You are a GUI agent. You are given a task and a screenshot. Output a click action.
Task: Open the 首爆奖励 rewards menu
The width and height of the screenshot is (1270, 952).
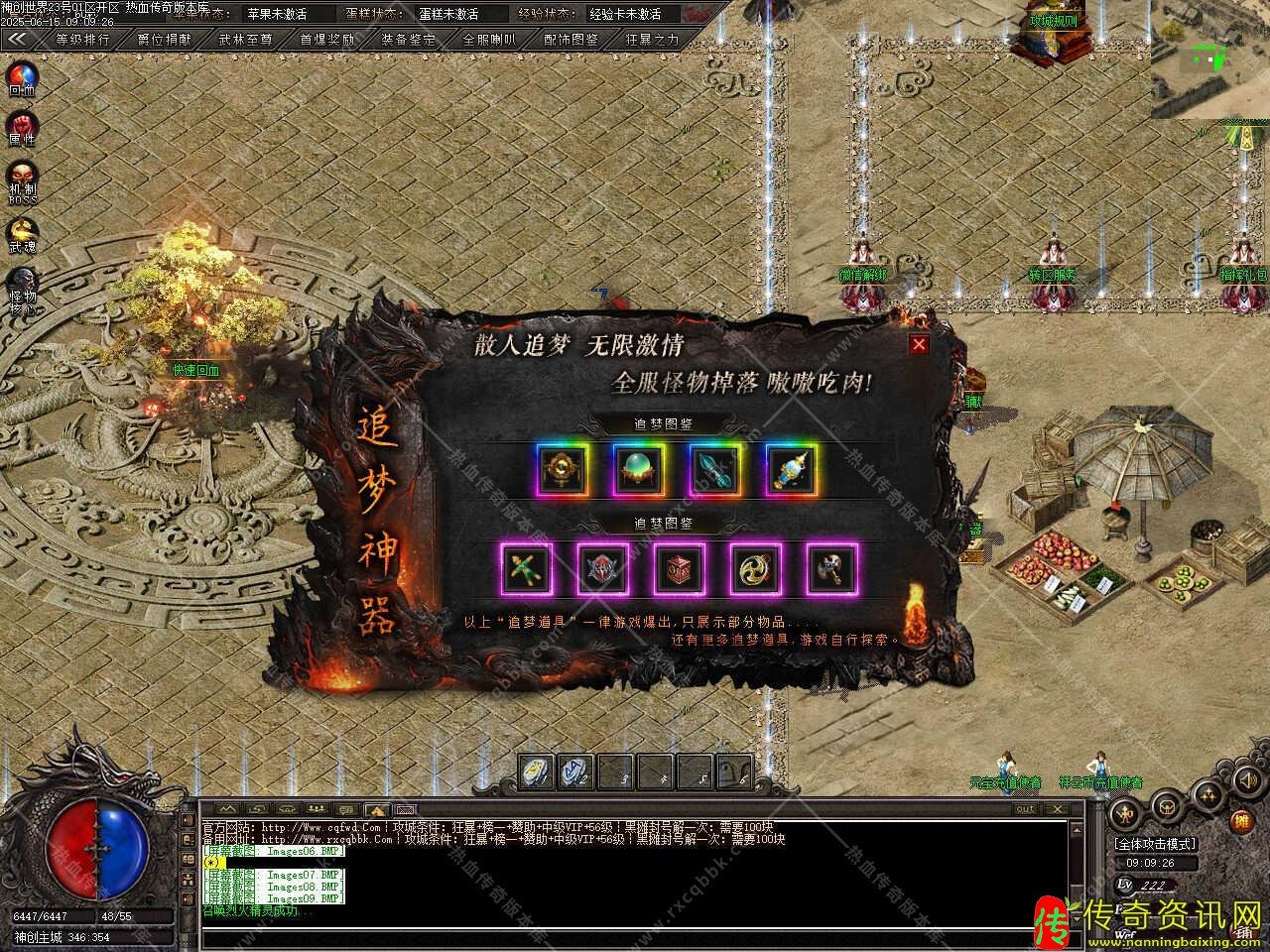326,40
